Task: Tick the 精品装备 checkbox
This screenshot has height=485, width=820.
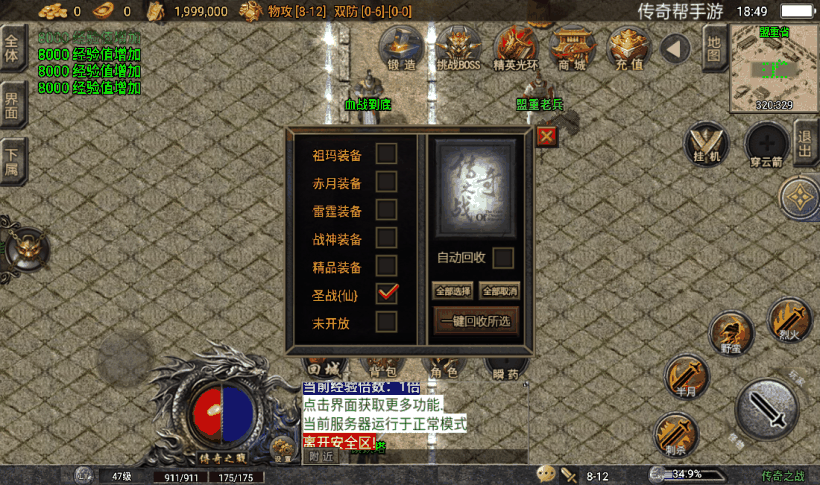Action: pos(386,266)
